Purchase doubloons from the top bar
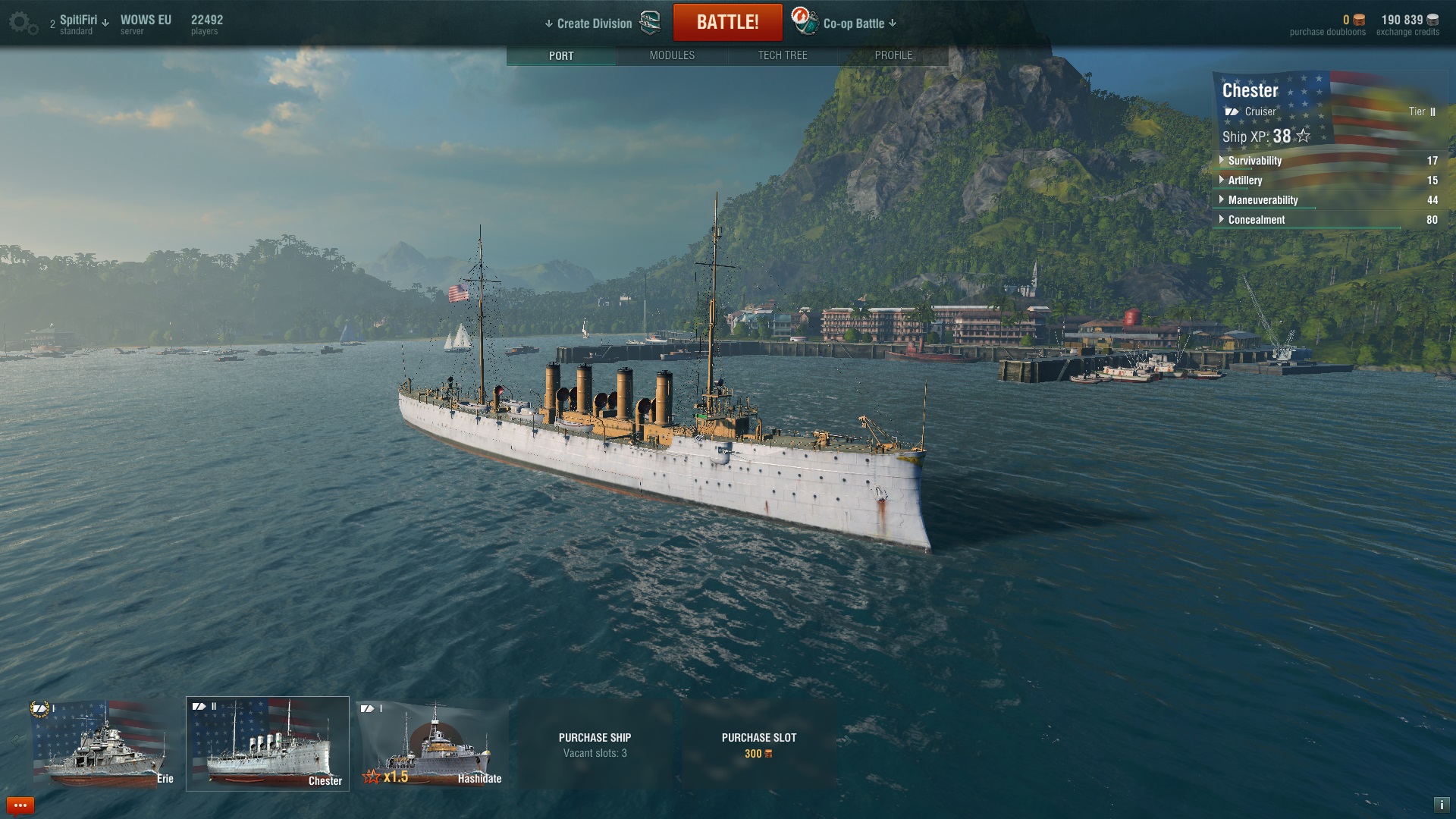Viewport: 1456px width, 819px height. pyautogui.click(x=1327, y=24)
